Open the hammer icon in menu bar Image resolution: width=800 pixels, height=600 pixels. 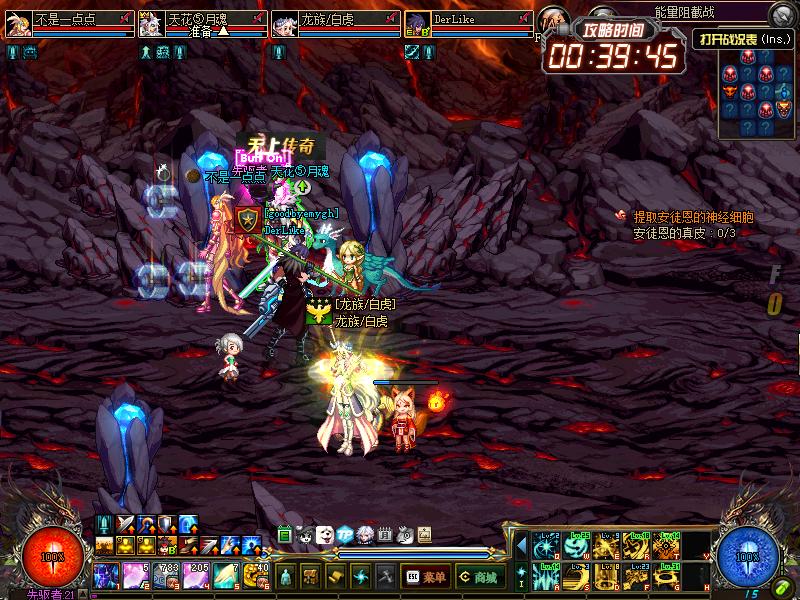(x=385, y=577)
